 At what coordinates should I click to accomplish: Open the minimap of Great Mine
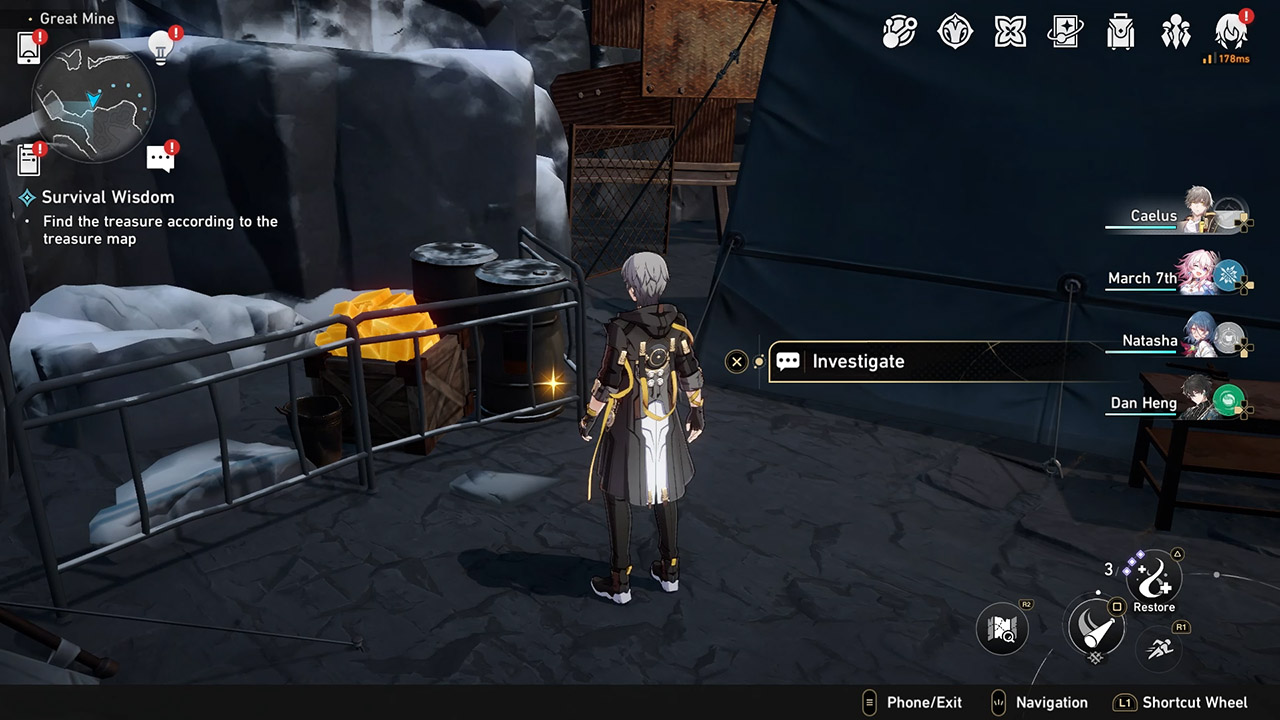[x=93, y=99]
